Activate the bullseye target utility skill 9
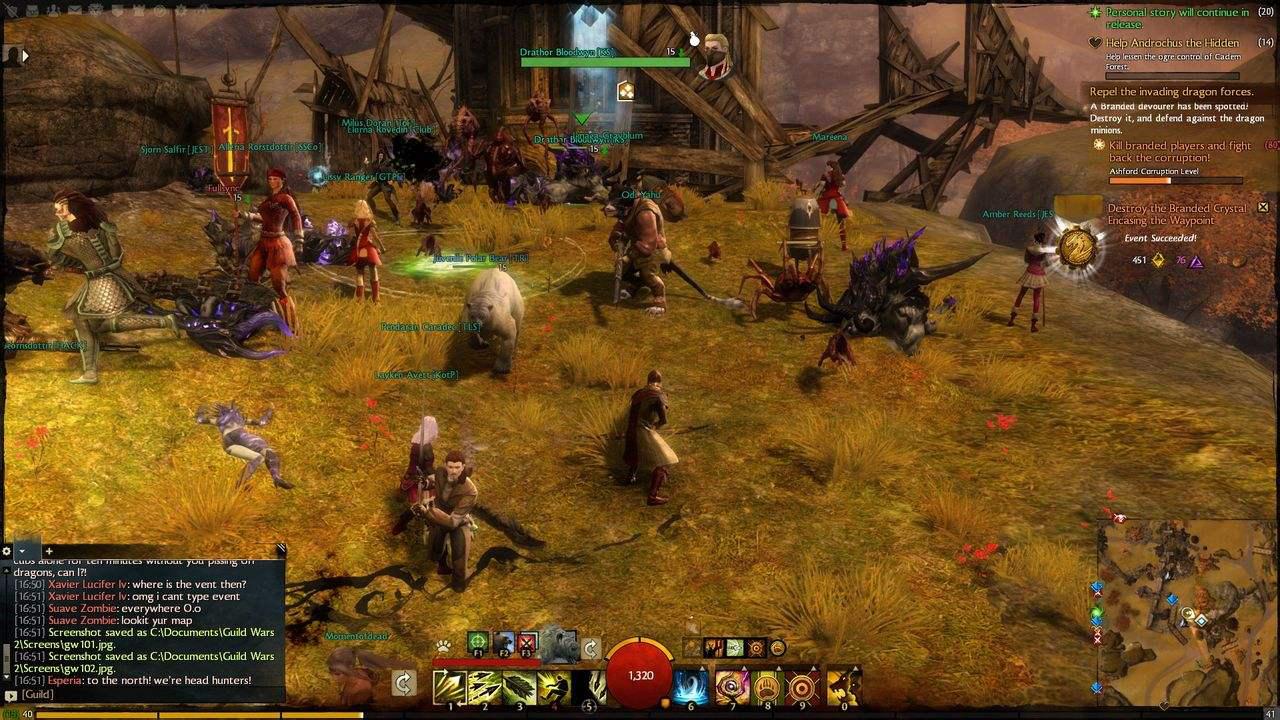Image resolution: width=1280 pixels, height=720 pixels. tap(803, 685)
